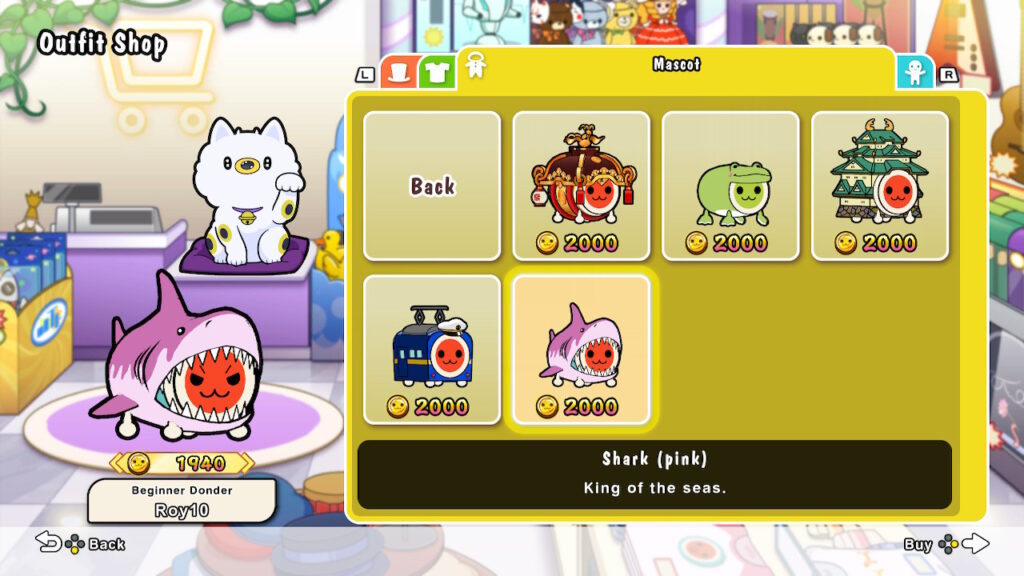This screenshot has width=1024, height=576.
Task: Switch to the orange hat tab
Action: point(400,72)
